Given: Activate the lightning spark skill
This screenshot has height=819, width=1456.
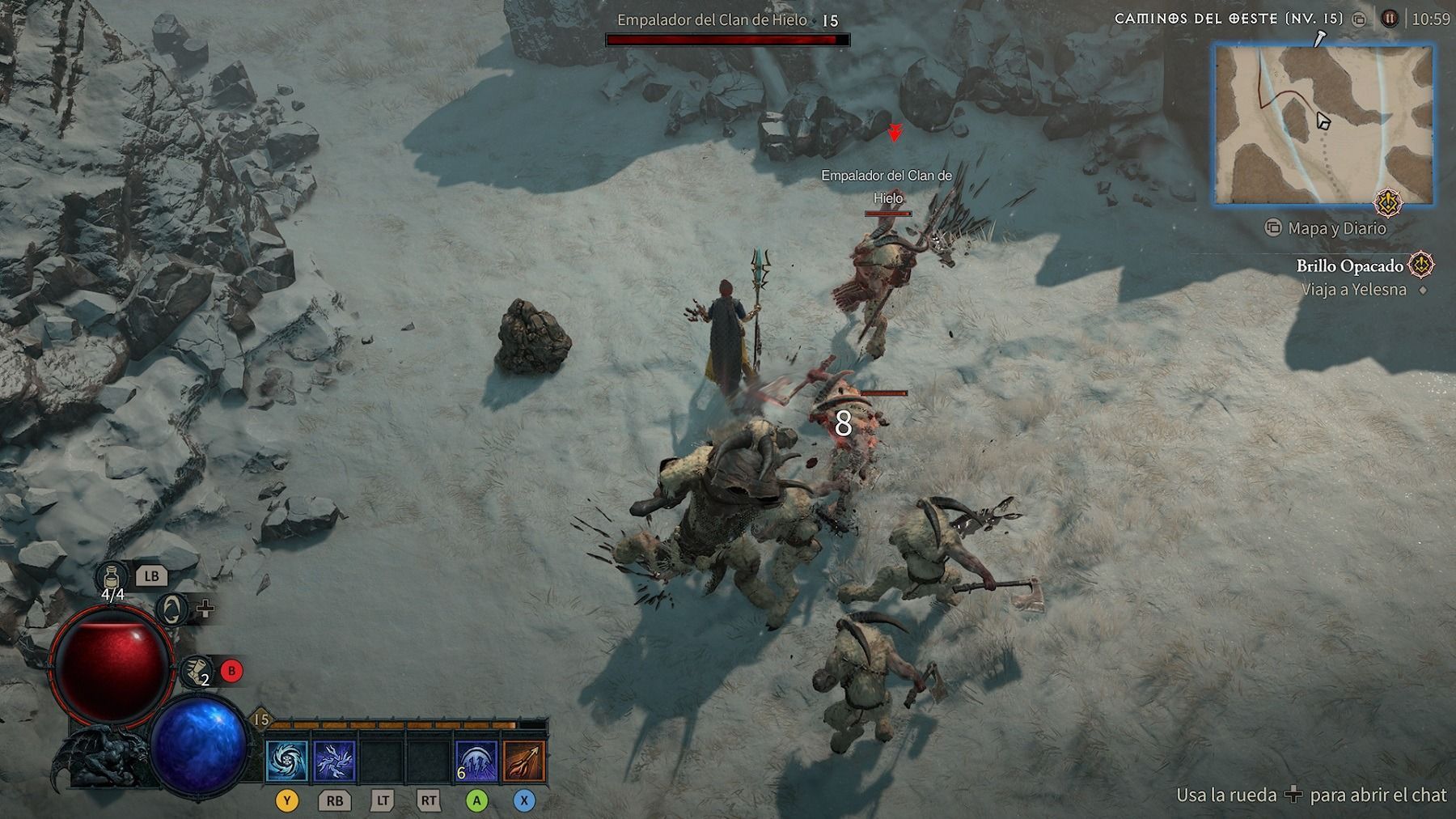Looking at the screenshot, I should coord(334,762).
